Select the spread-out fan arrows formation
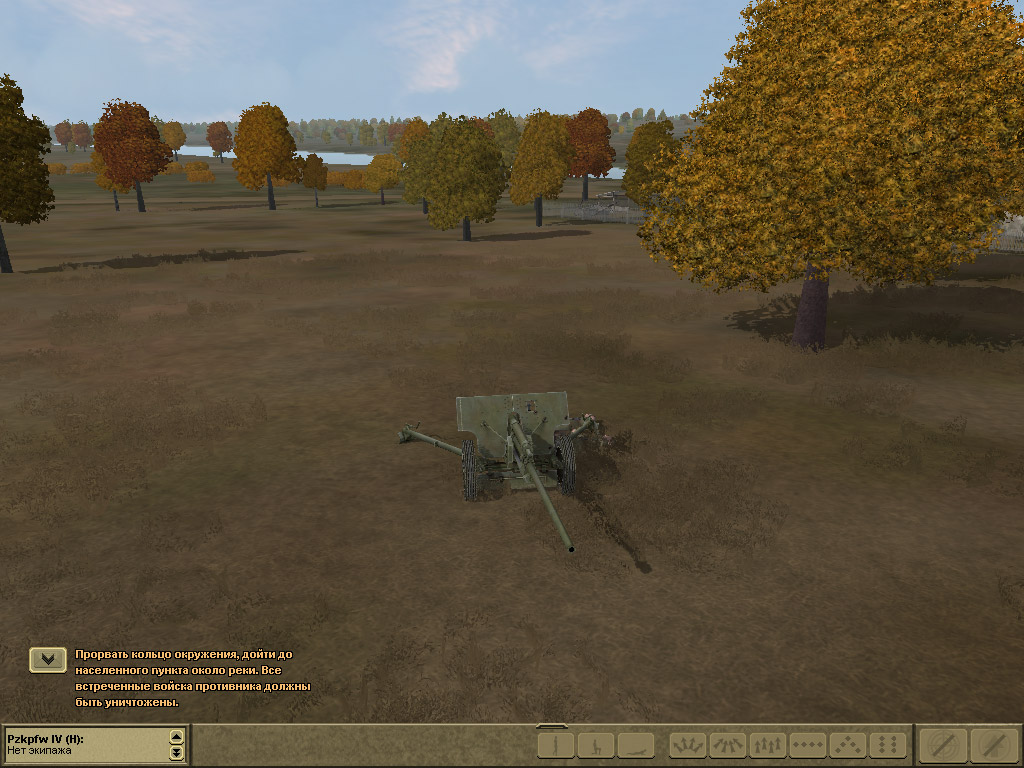This screenshot has width=1024, height=768. coord(688,745)
